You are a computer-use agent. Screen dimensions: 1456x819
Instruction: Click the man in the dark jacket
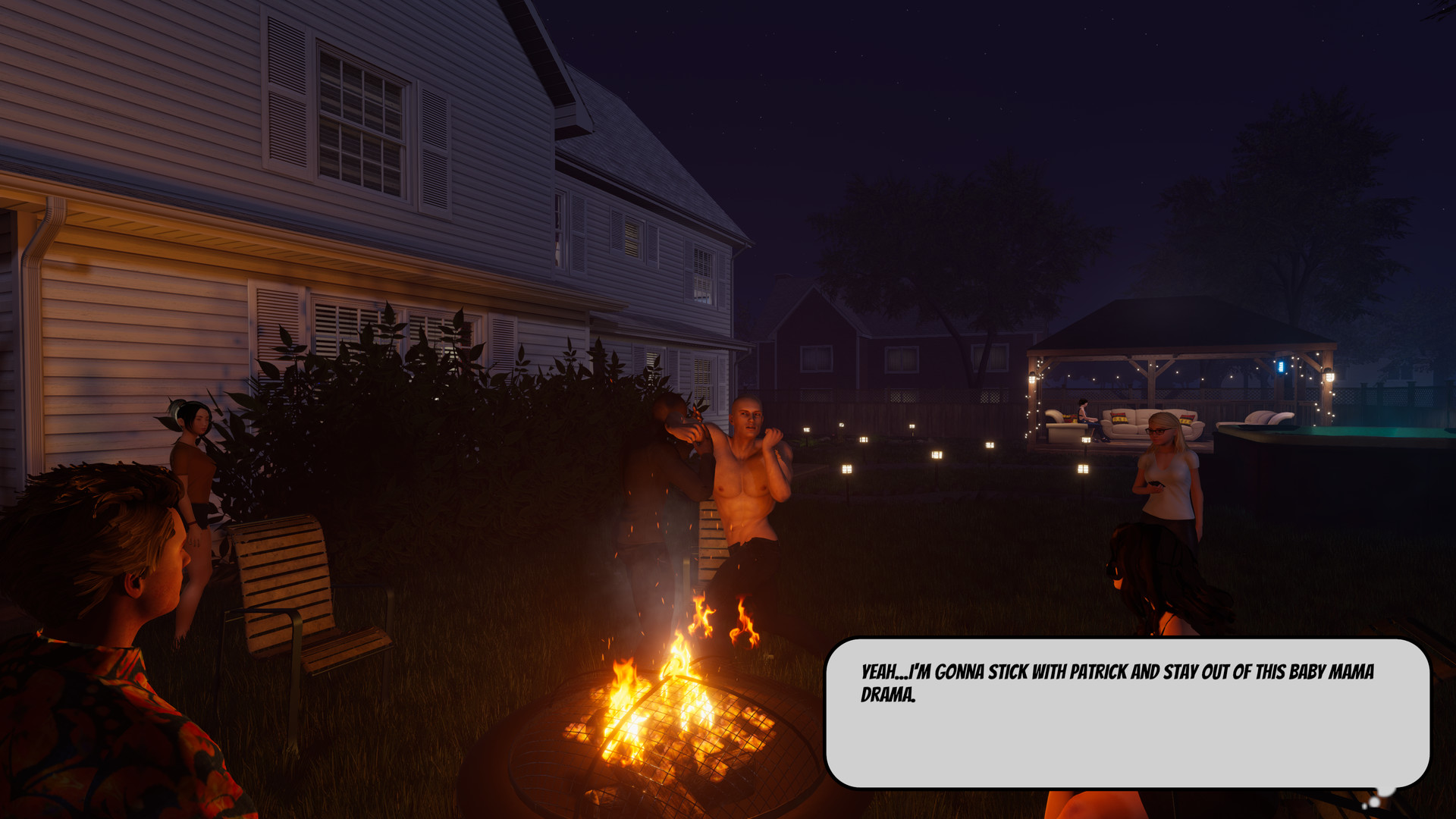click(x=660, y=485)
